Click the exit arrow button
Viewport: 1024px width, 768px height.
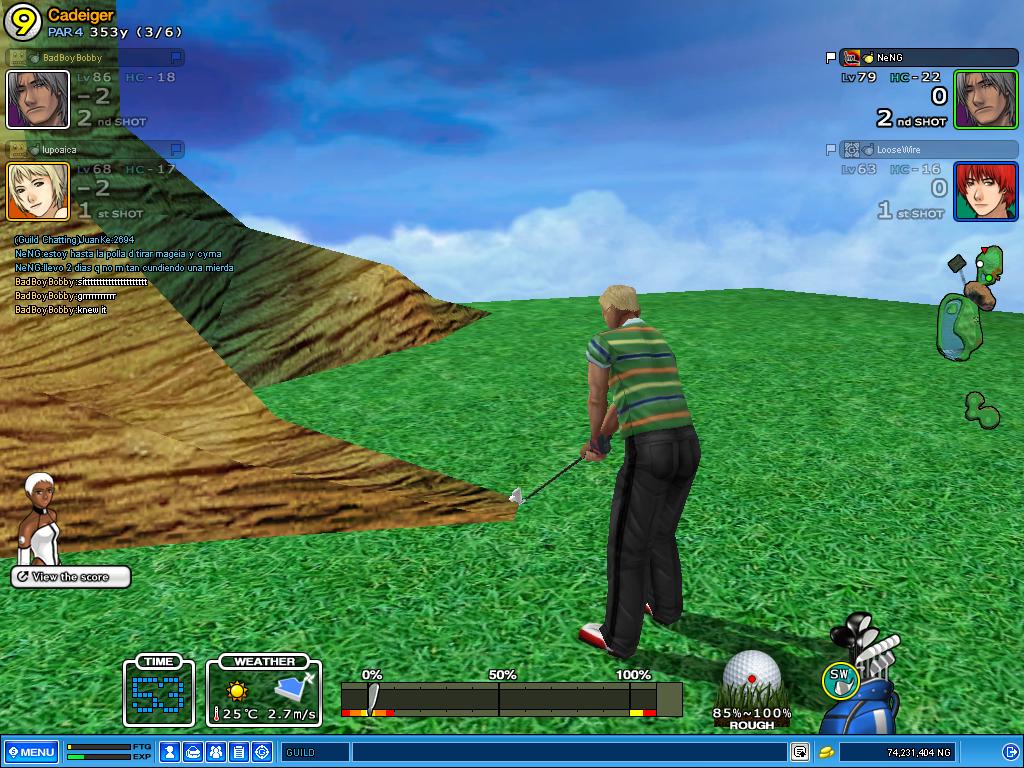pos(1010,752)
